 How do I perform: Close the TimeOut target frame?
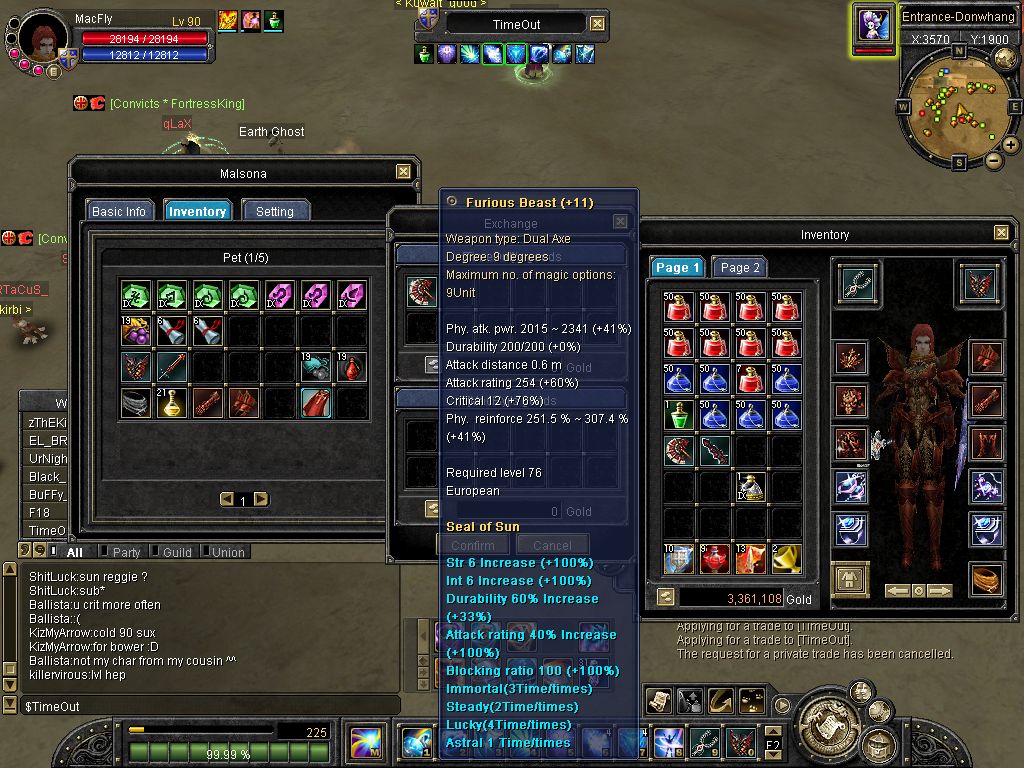597,24
